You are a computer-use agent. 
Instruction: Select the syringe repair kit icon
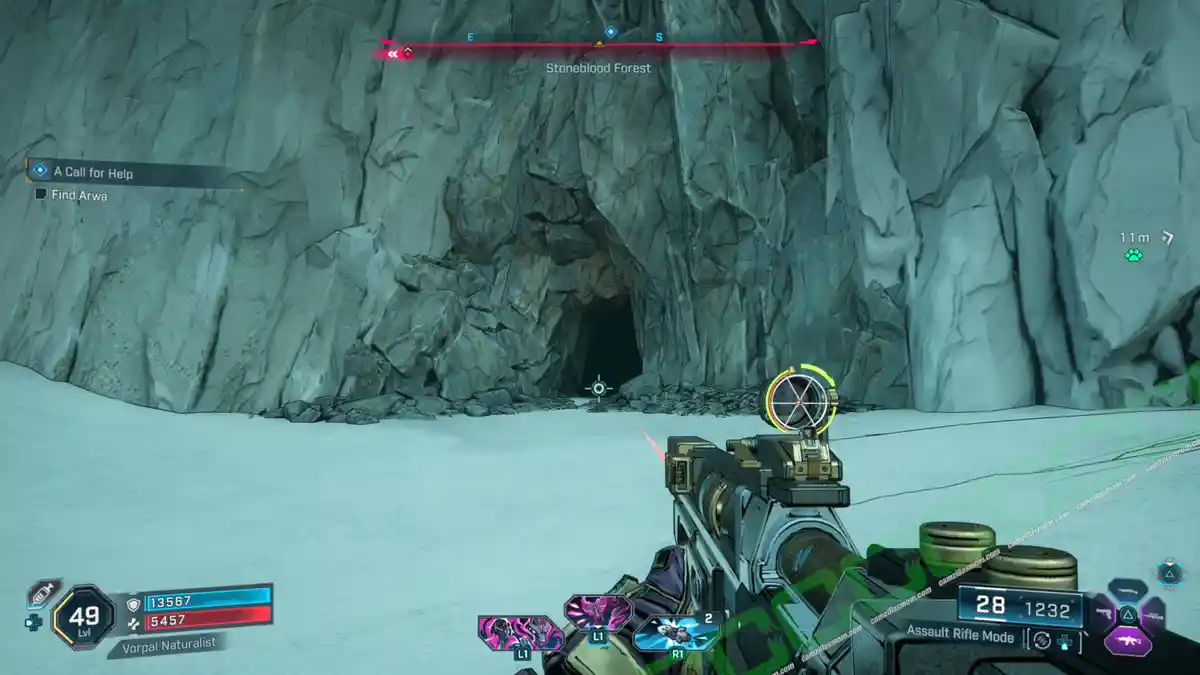(41, 594)
